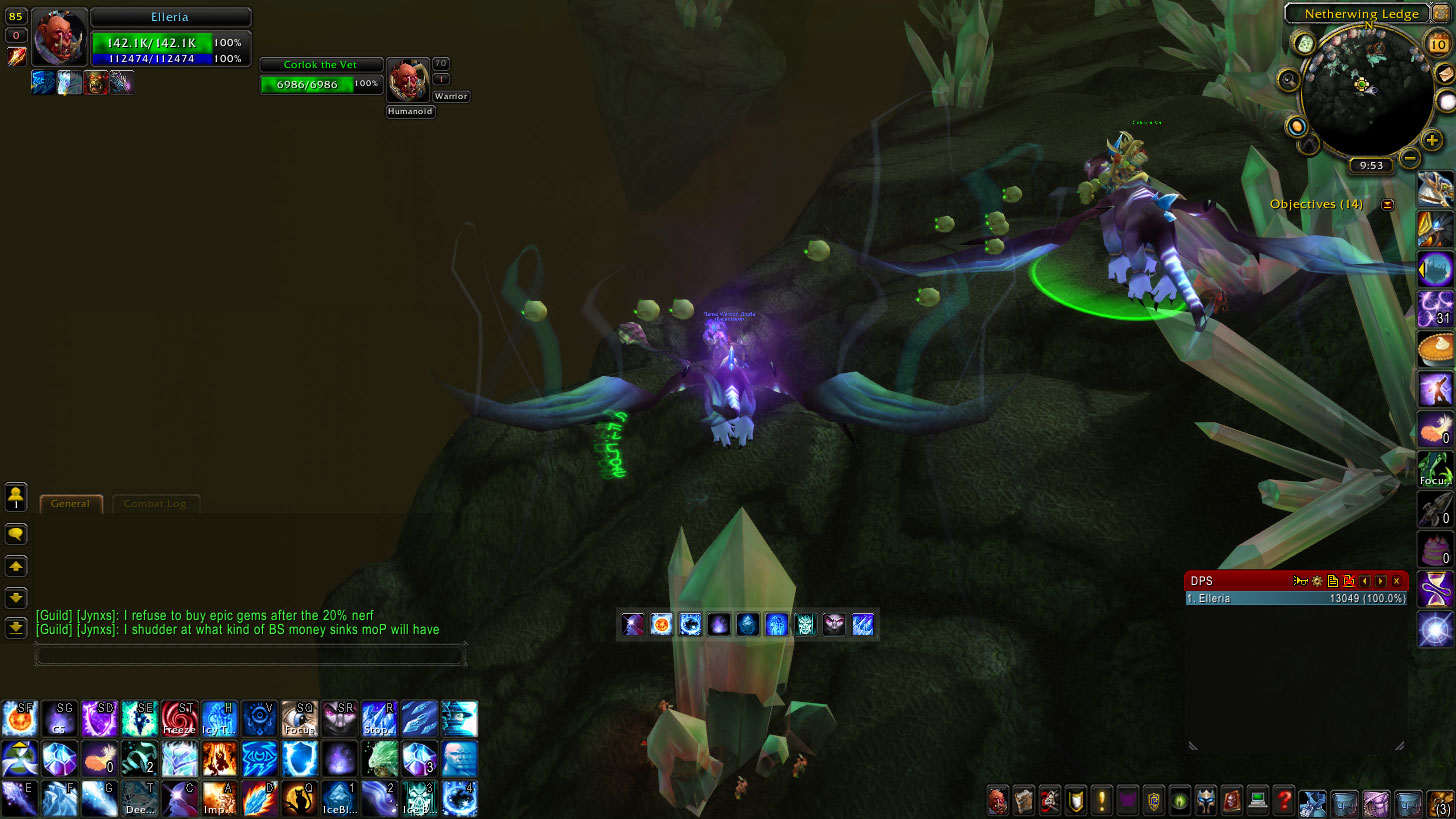Use the hourglass ability icon
1456x819 pixels.
coord(1436,589)
